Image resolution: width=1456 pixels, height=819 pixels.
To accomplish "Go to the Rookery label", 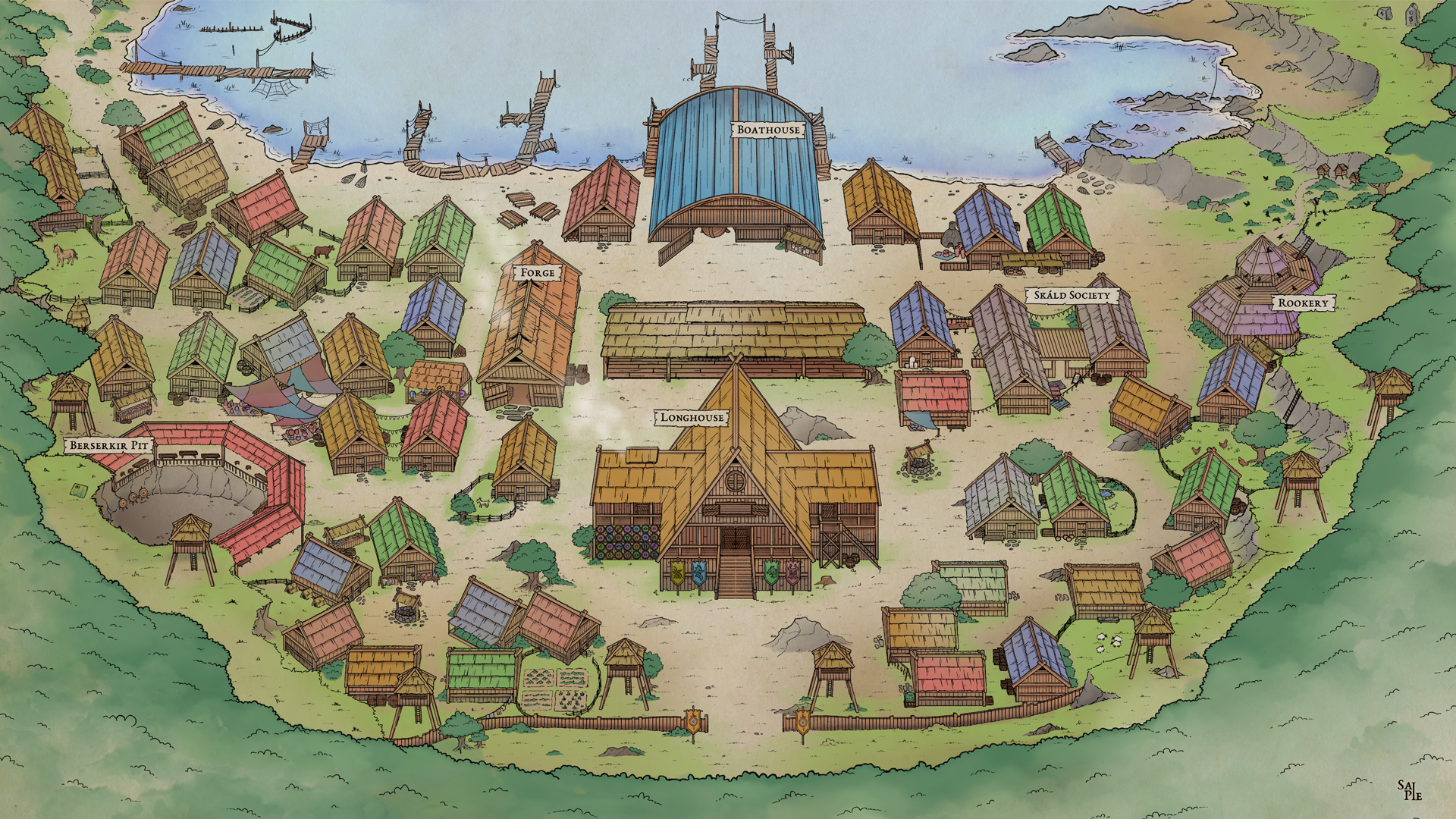I will (1303, 303).
